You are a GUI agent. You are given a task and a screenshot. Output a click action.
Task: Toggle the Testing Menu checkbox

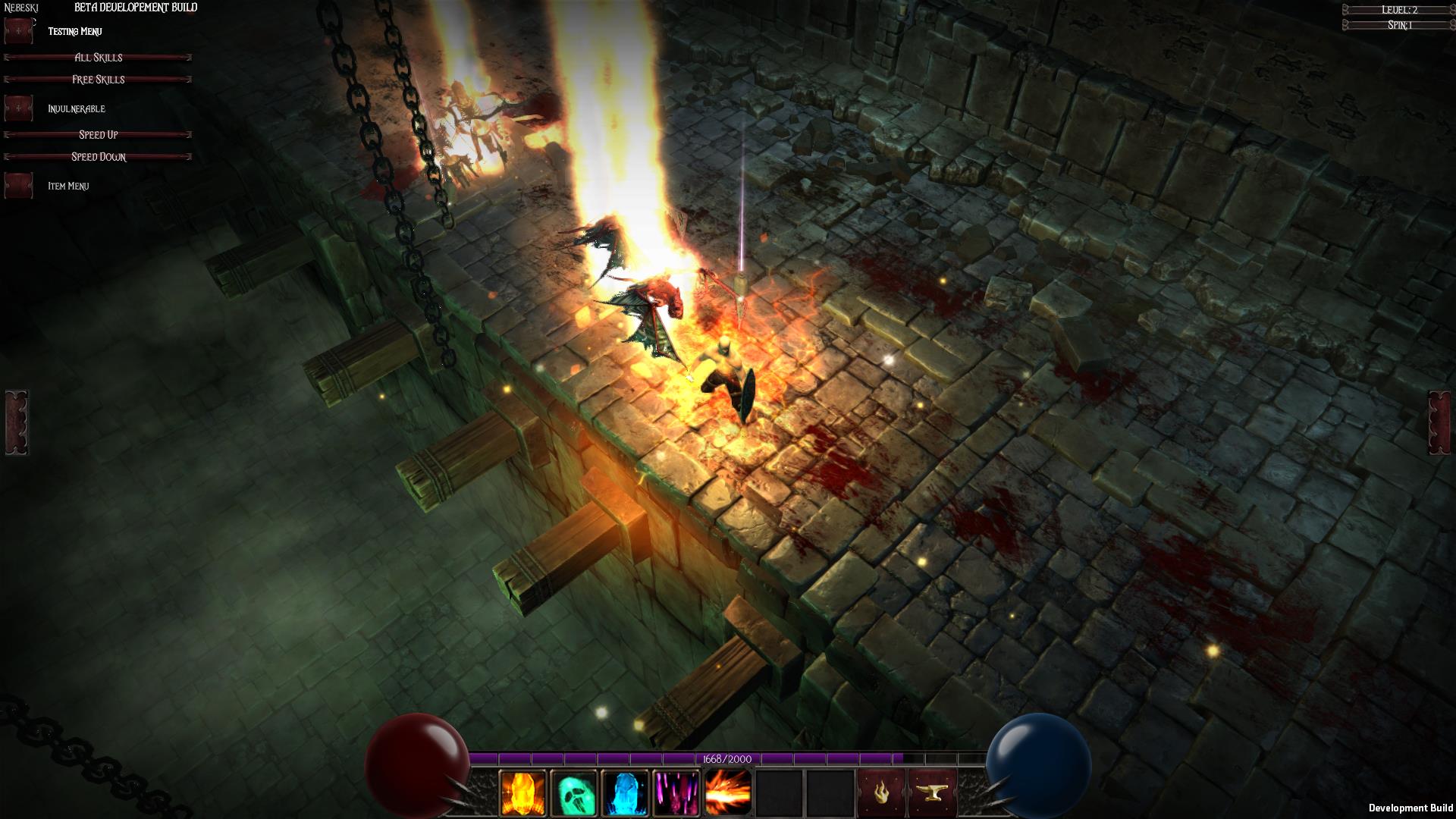pos(19,31)
